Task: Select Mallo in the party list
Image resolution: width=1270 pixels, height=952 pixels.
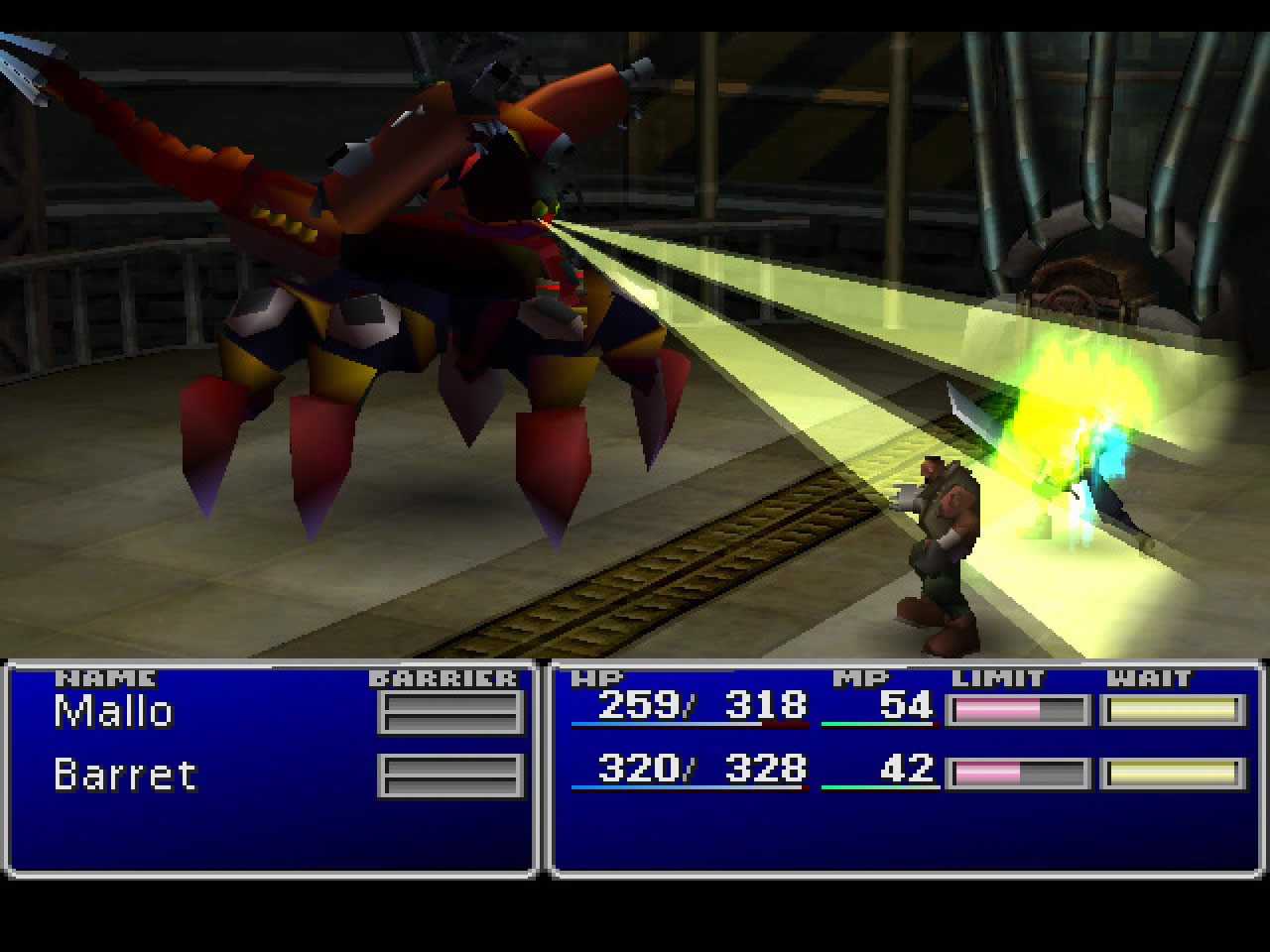Action: click(114, 711)
